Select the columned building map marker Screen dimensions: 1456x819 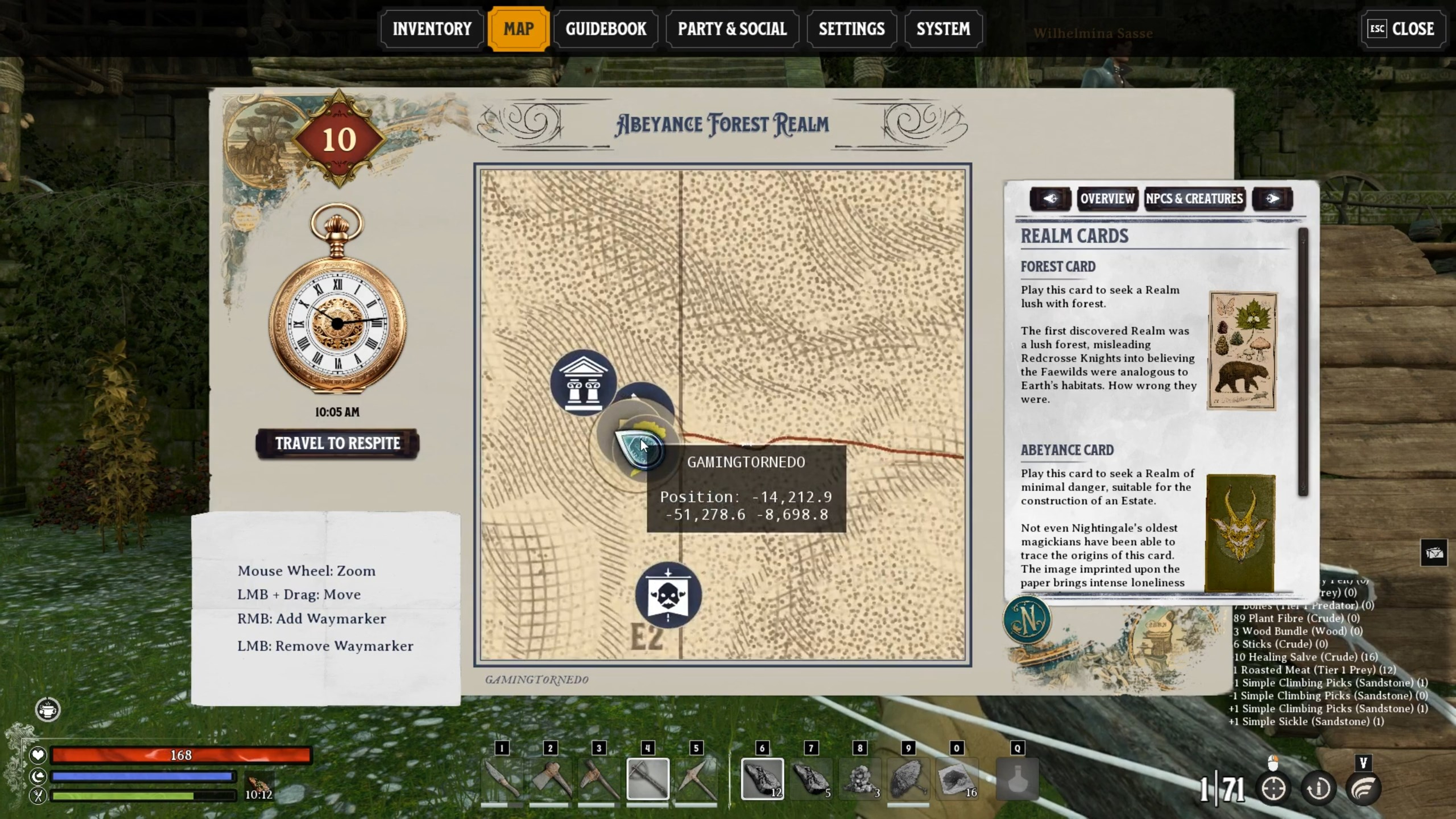point(583,383)
